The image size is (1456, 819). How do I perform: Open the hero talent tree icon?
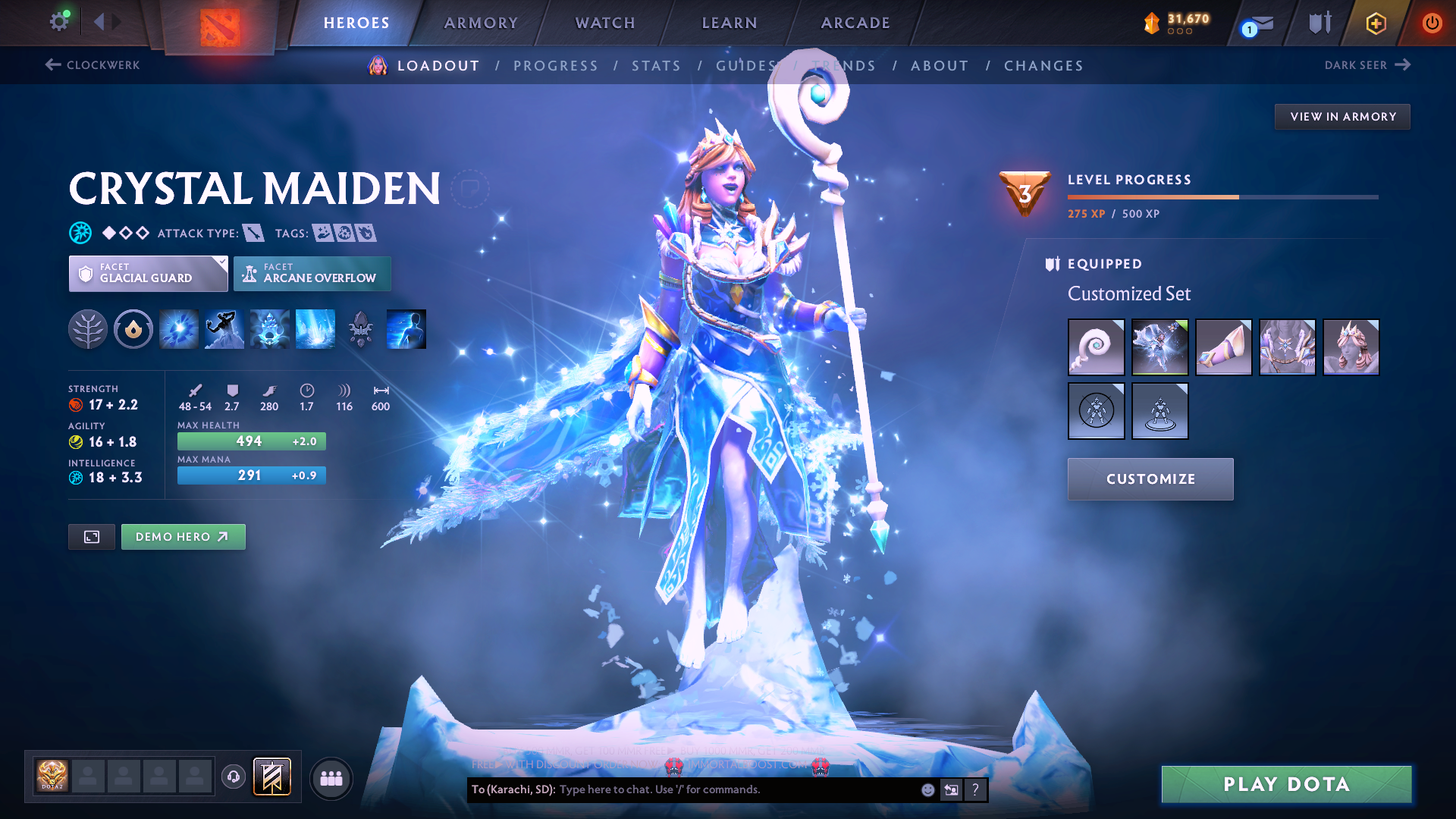88,329
